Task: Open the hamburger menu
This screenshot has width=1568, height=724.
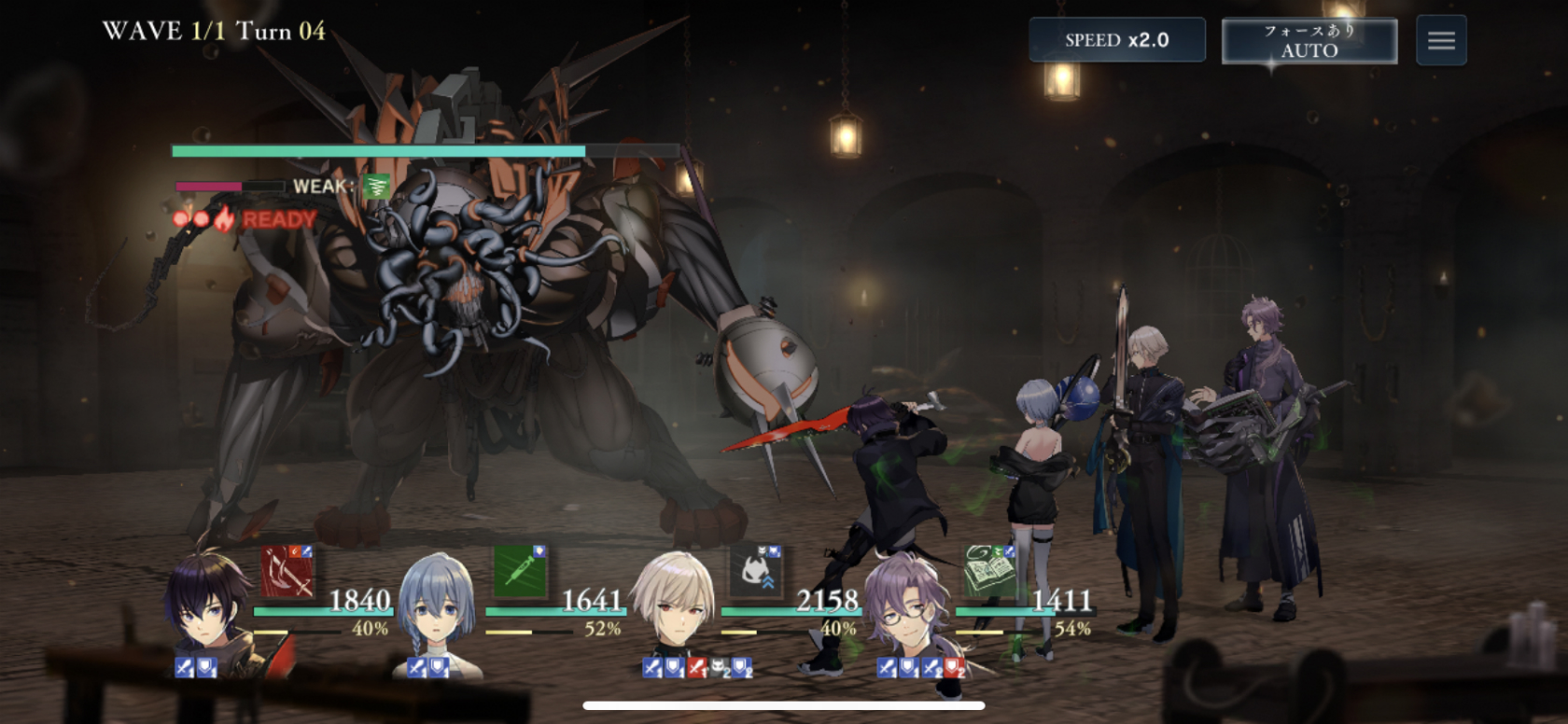Action: [x=1441, y=40]
